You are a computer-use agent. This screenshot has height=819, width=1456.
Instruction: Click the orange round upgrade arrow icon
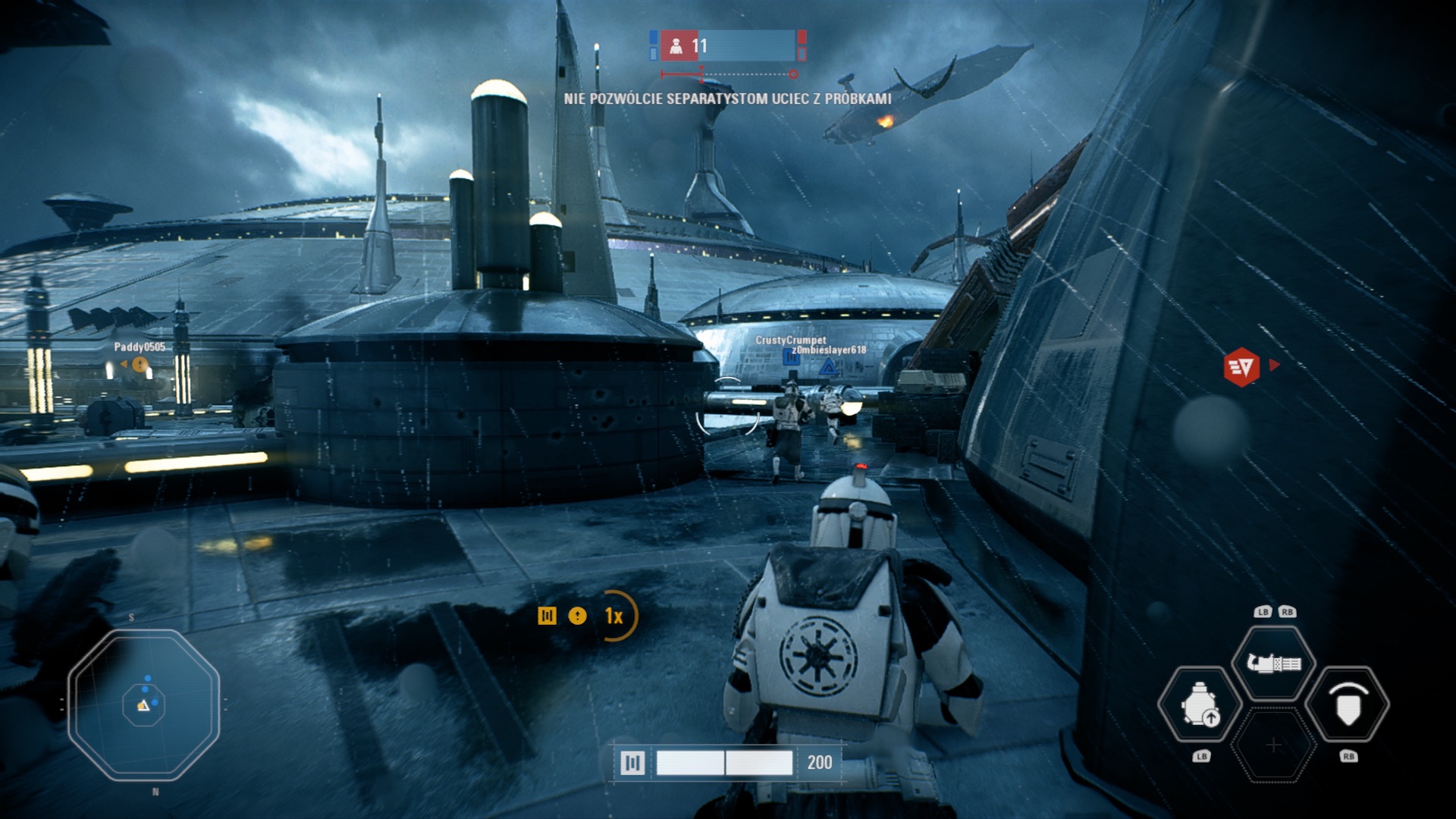tap(577, 616)
